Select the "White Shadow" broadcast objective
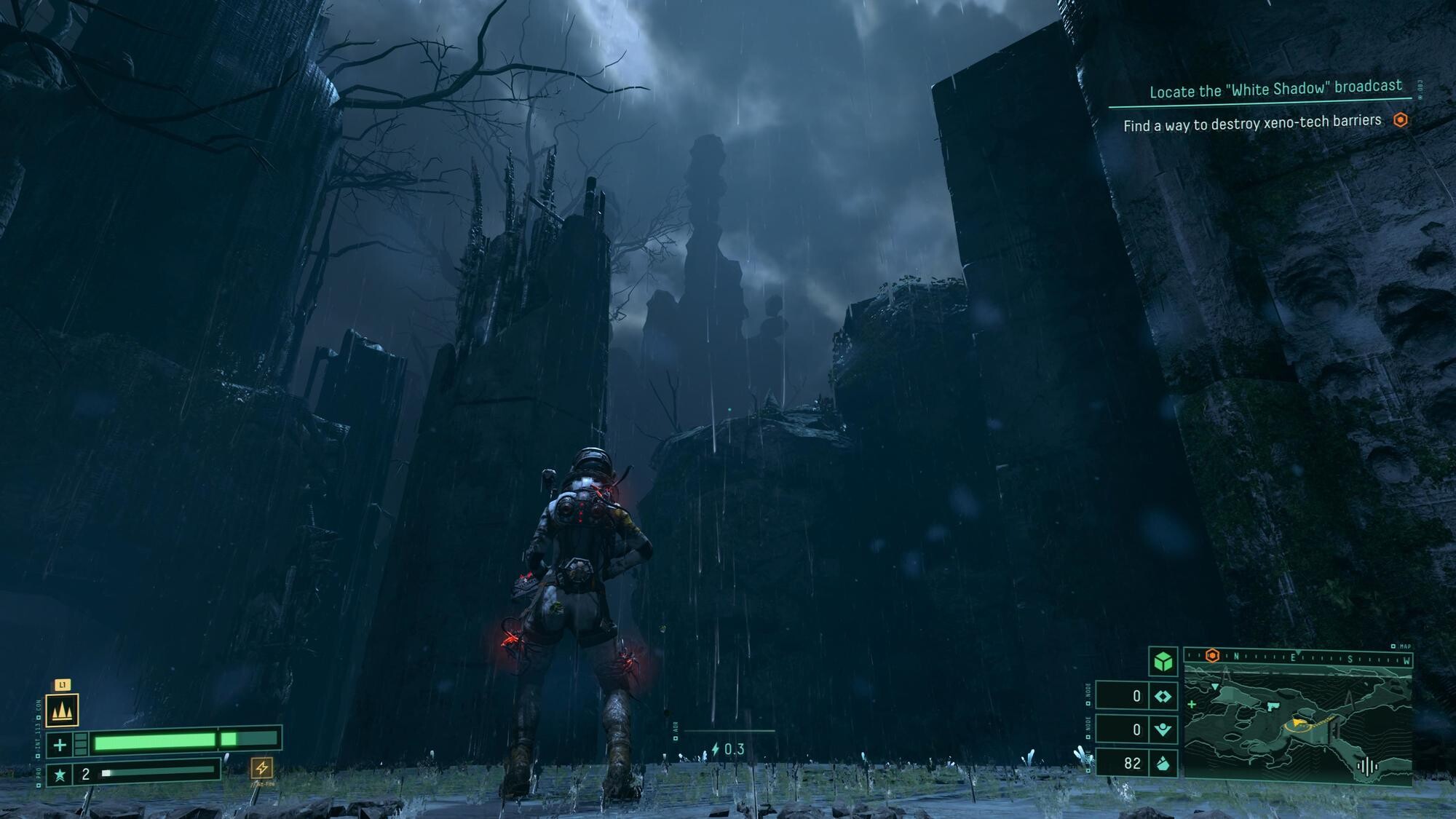The height and width of the screenshot is (819, 1456). [x=1275, y=89]
